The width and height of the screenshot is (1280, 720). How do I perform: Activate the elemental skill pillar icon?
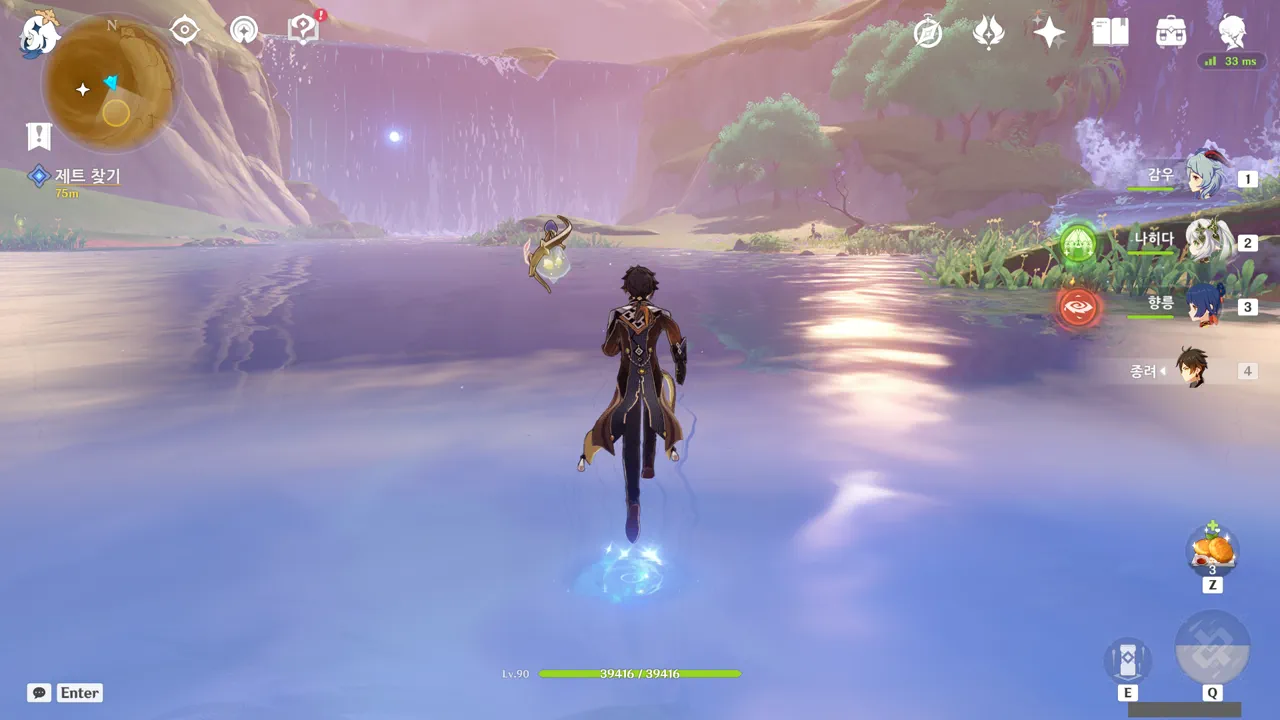[1127, 659]
